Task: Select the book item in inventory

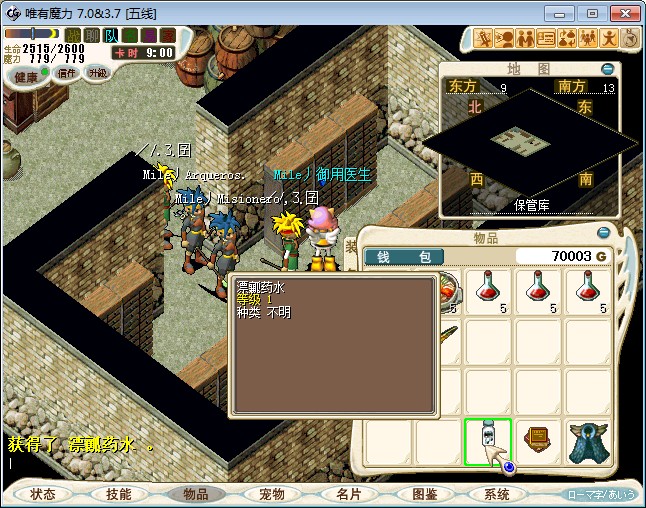Action: coord(538,441)
